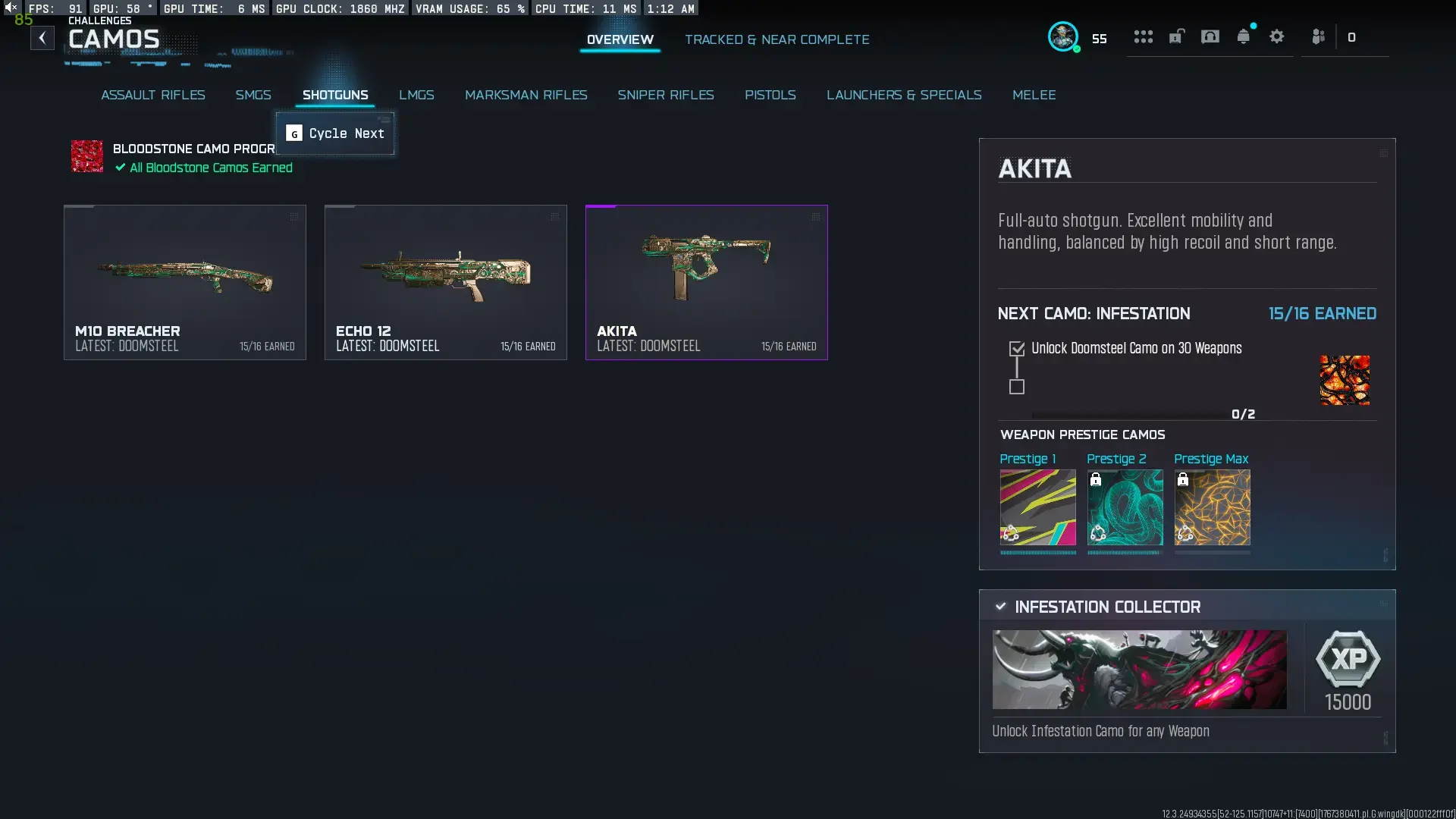1456x819 pixels.
Task: Select the Echo 12 shotgun card
Action: tap(446, 282)
